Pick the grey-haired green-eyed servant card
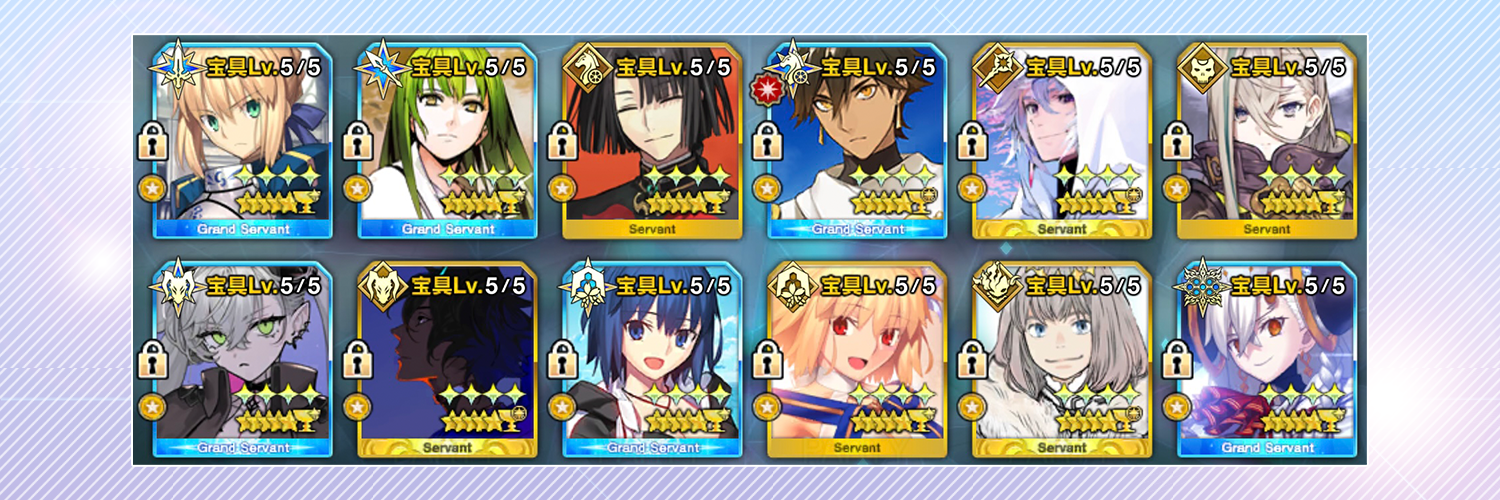 (x=245, y=360)
